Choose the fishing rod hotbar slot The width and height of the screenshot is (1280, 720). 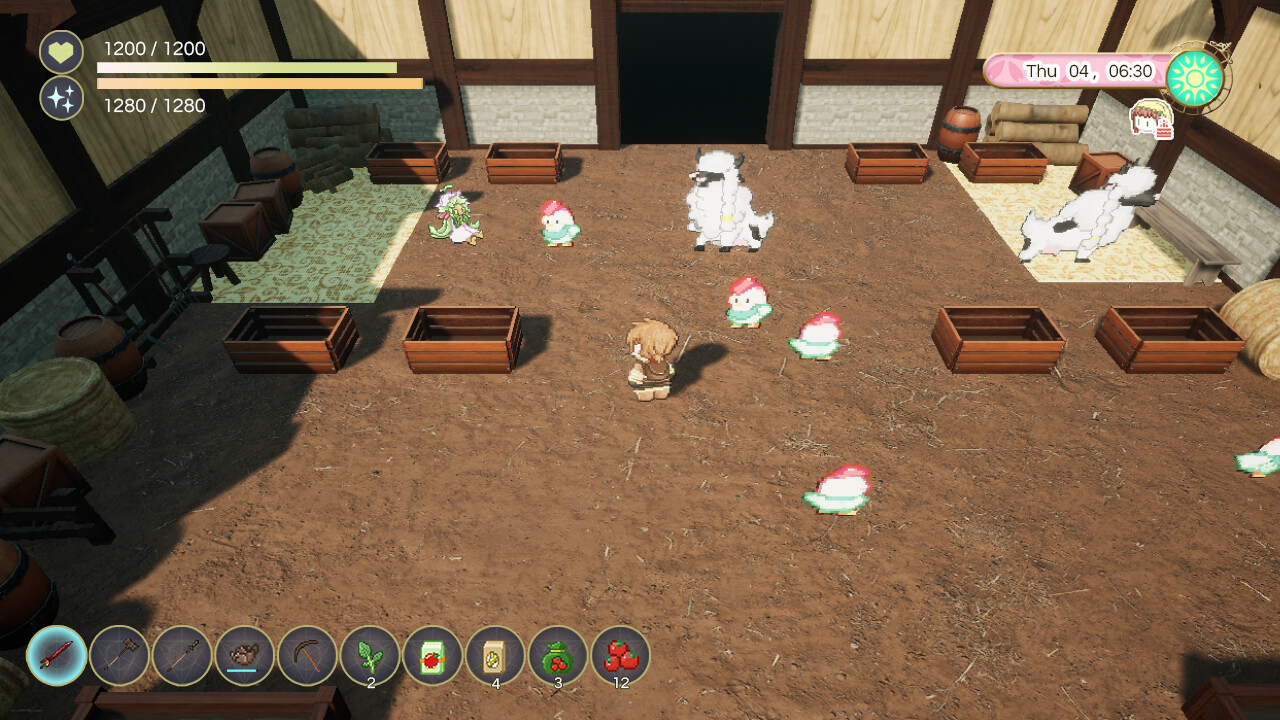click(x=182, y=655)
